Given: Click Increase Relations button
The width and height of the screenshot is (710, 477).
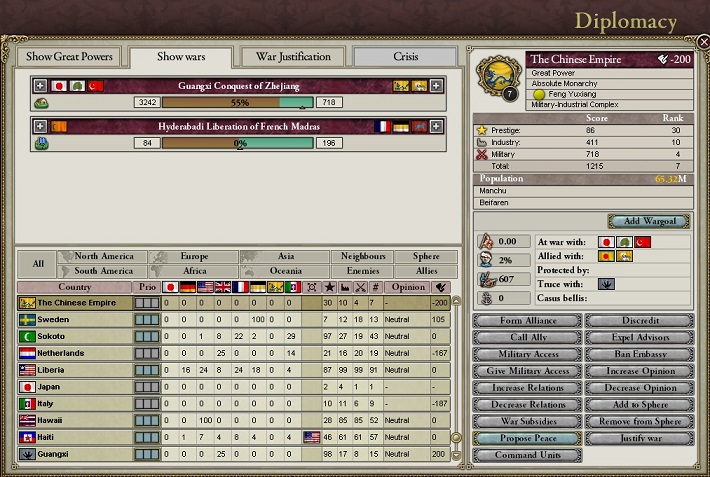Looking at the screenshot, I should coord(526,388).
